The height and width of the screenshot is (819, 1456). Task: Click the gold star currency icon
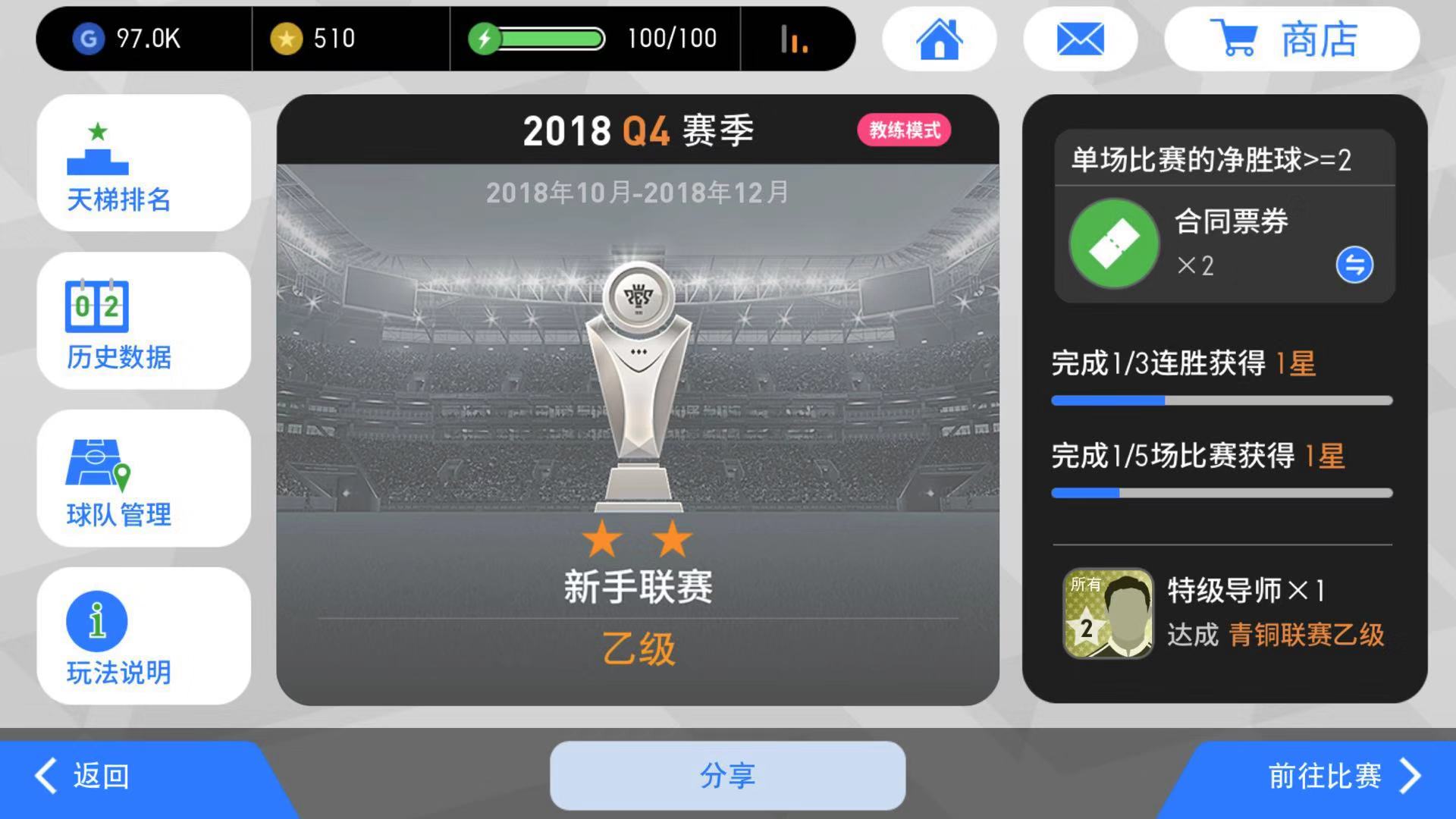tap(287, 37)
